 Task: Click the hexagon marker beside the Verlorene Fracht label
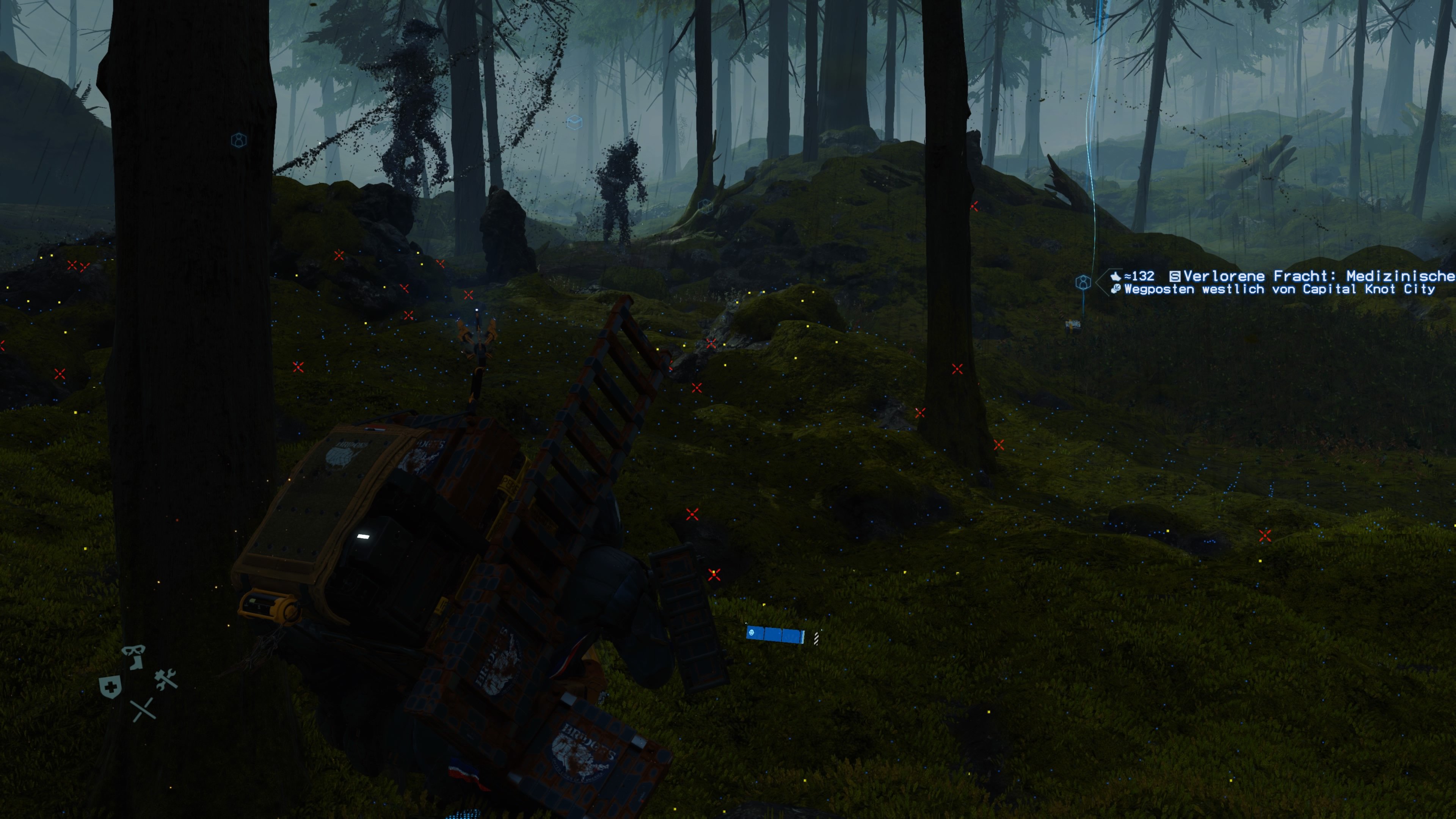pos(1083,282)
